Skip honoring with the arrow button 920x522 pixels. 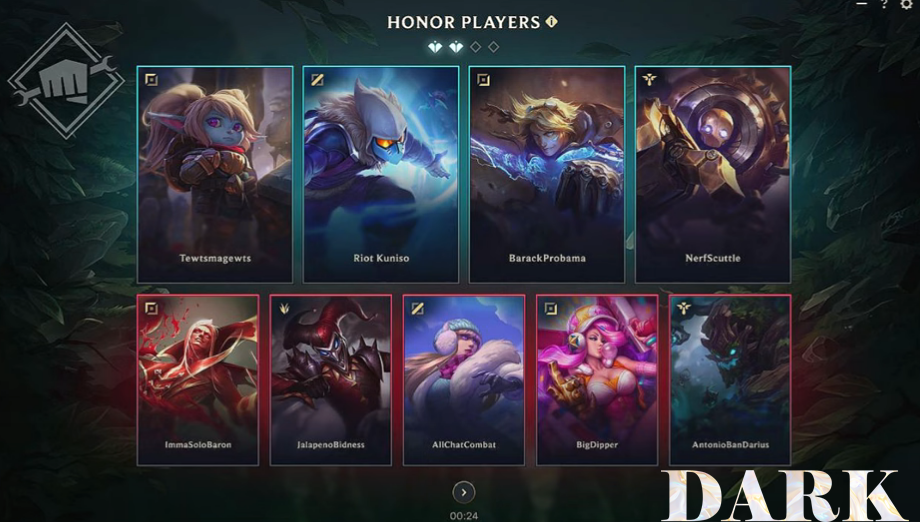463,492
